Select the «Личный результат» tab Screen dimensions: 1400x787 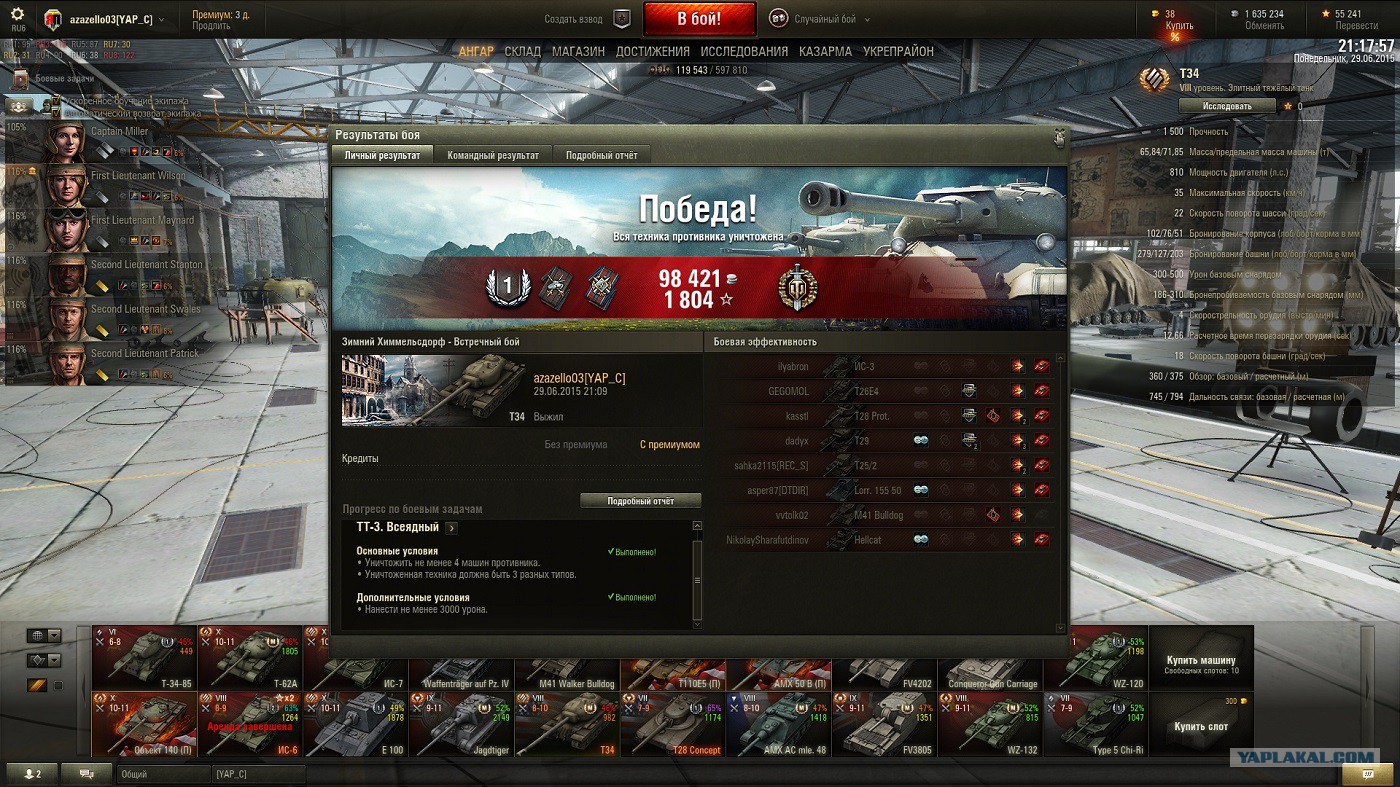382,155
